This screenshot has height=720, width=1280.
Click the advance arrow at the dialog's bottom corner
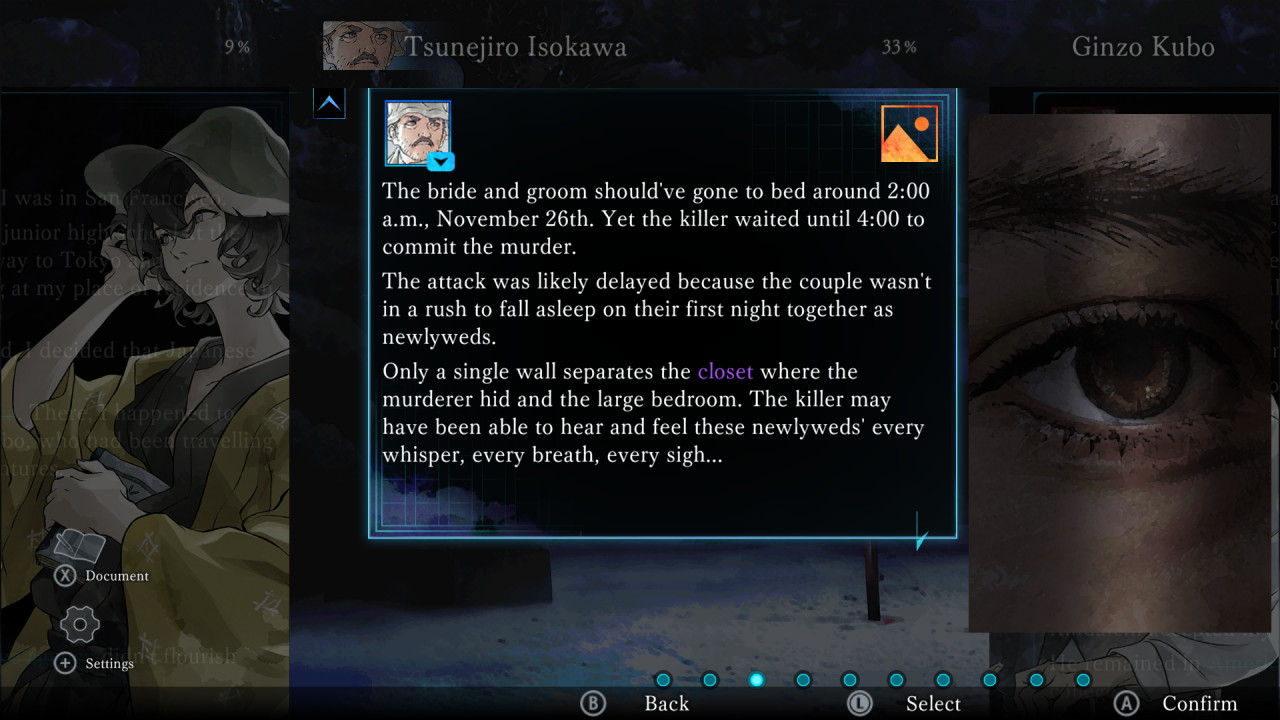point(918,540)
